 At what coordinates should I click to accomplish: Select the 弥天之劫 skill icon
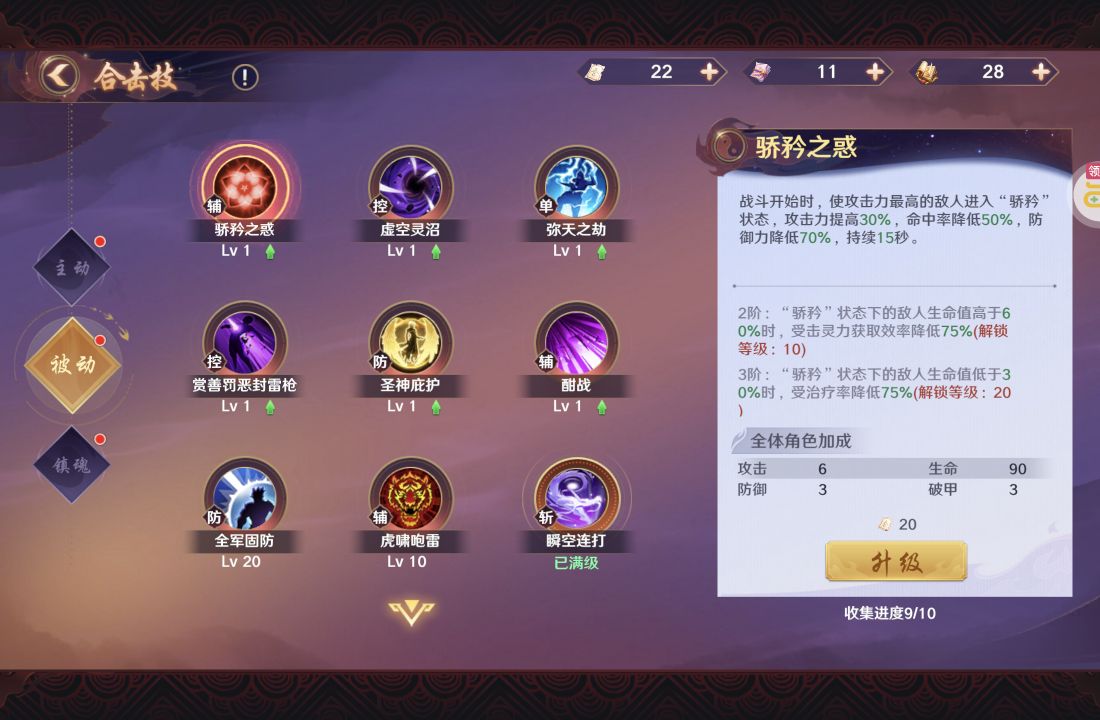pyautogui.click(x=576, y=188)
